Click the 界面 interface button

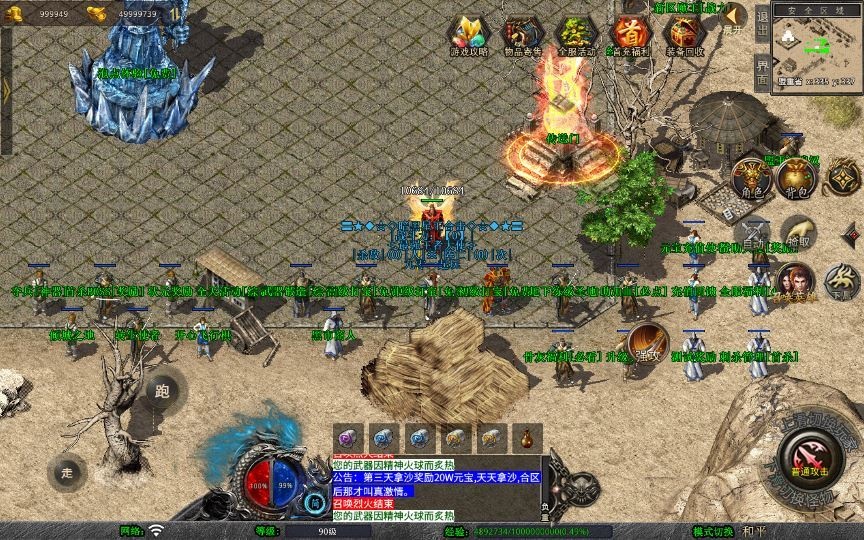[x=762, y=71]
